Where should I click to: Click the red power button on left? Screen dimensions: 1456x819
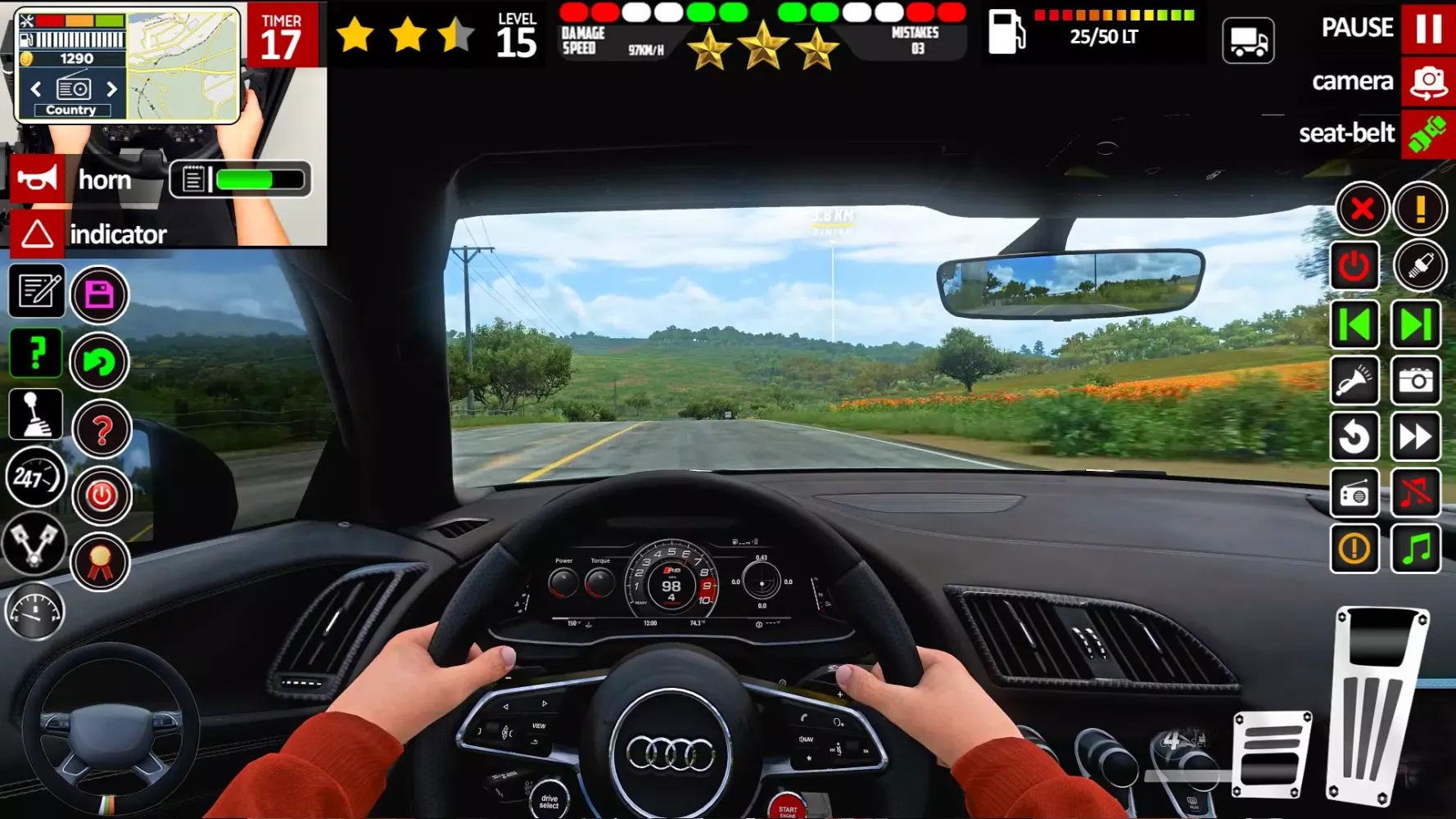point(102,495)
